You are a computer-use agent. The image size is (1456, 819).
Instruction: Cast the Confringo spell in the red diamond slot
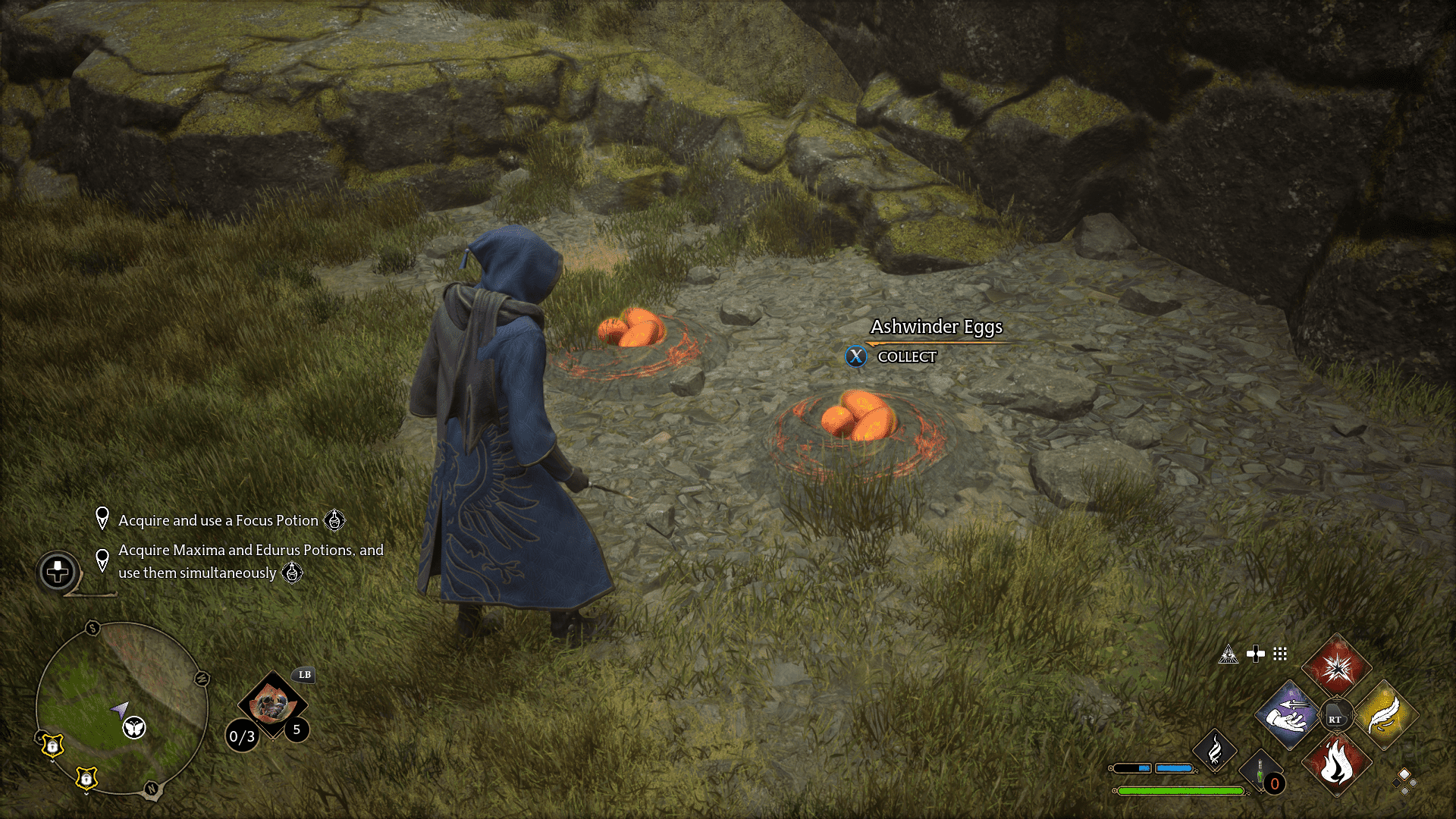[x=1337, y=670]
